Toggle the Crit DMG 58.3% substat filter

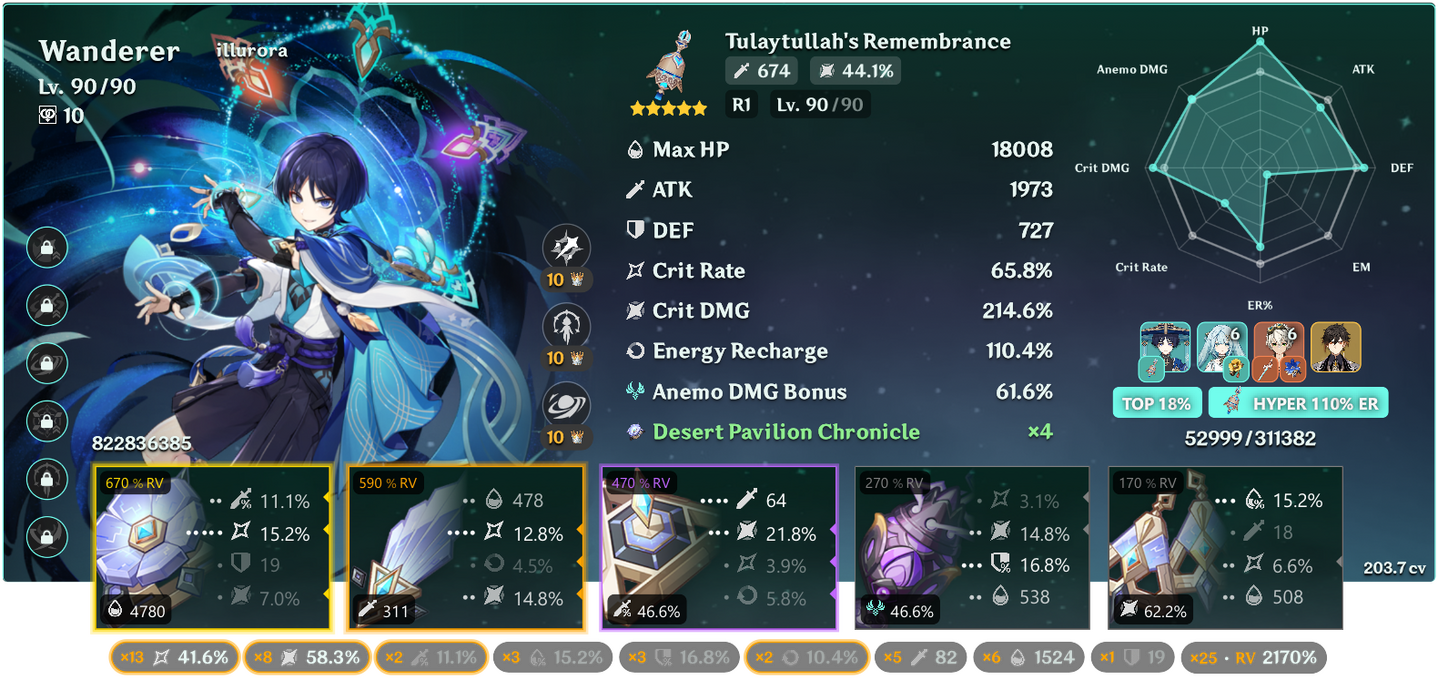click(x=305, y=657)
